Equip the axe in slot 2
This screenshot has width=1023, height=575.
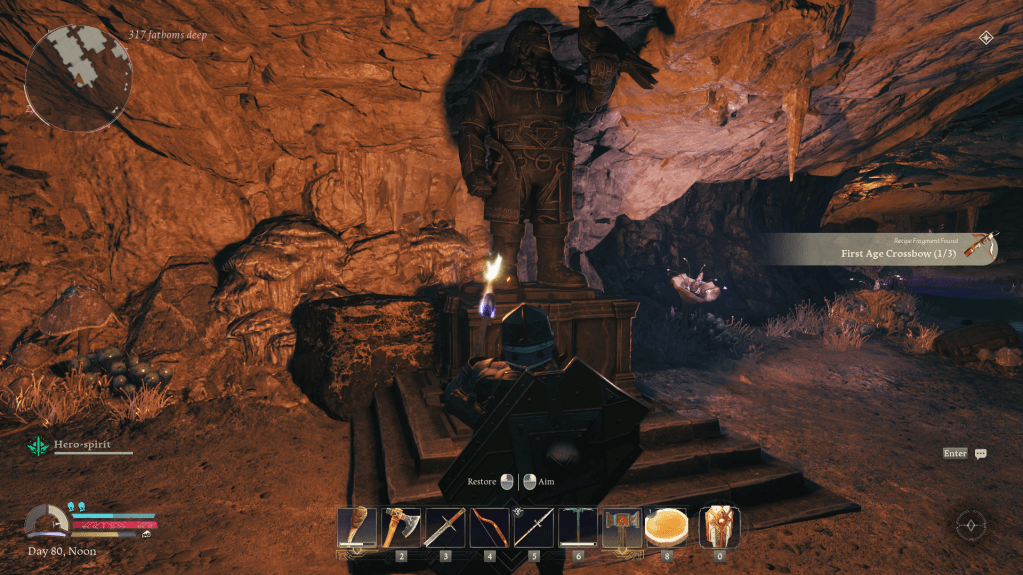coord(401,527)
